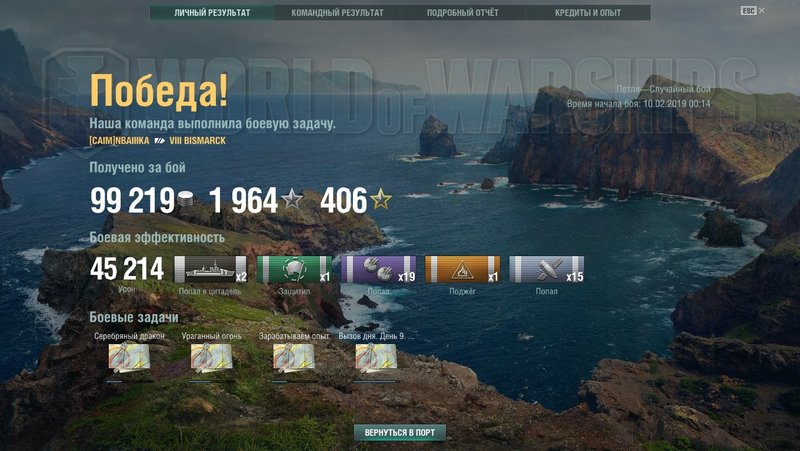Close the results screen with ESC X
800x451 pixels.
click(x=754, y=10)
